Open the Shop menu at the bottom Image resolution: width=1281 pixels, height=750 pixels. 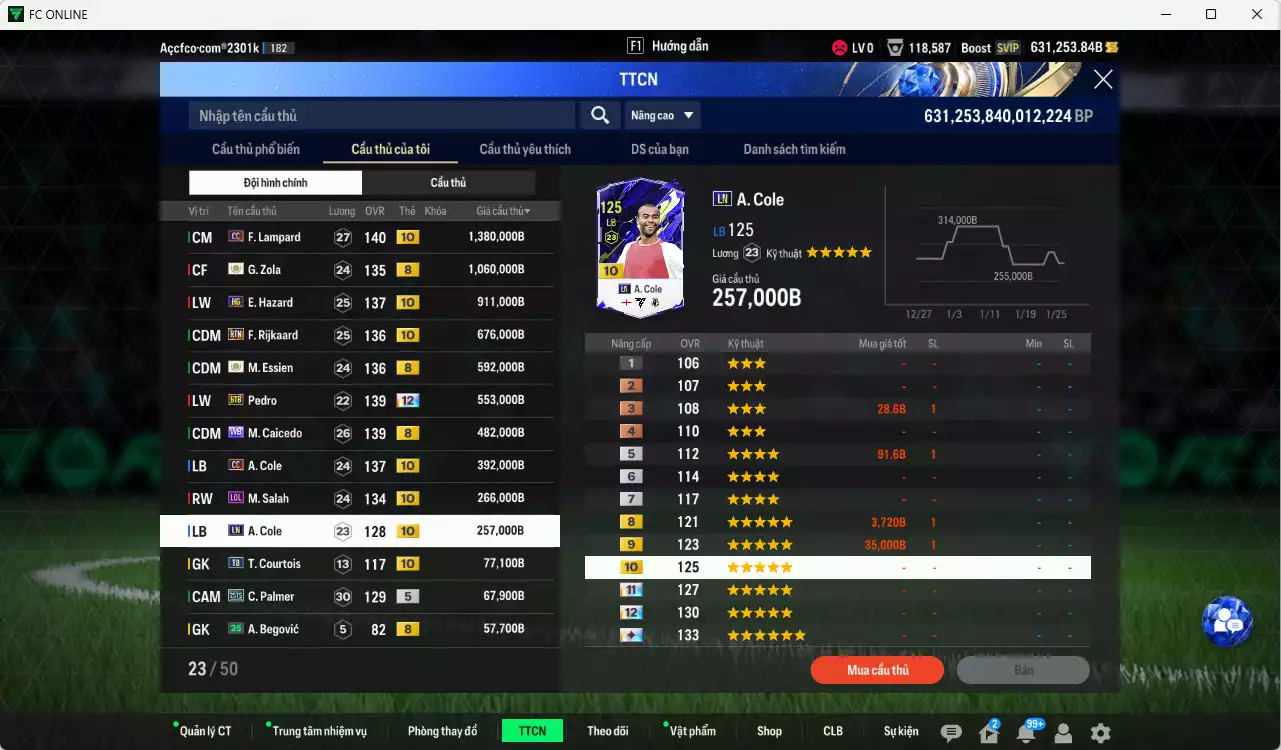769,731
